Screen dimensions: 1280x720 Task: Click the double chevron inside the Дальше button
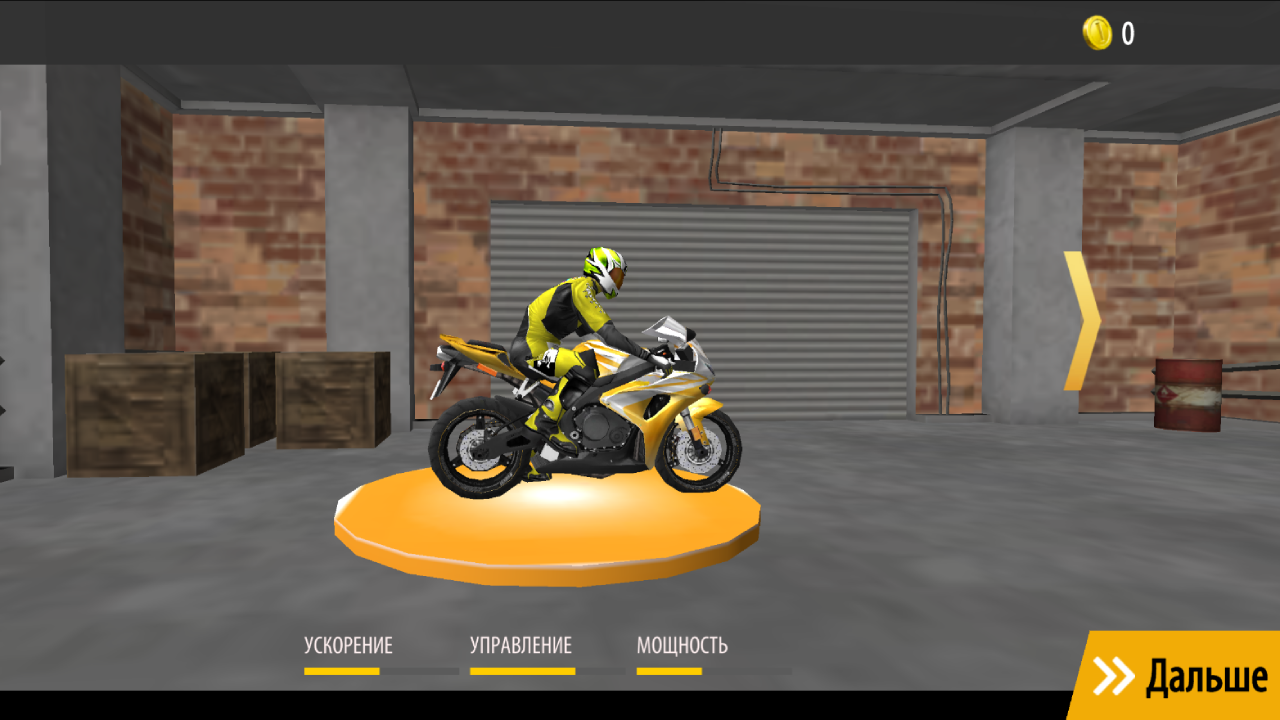coord(1114,676)
